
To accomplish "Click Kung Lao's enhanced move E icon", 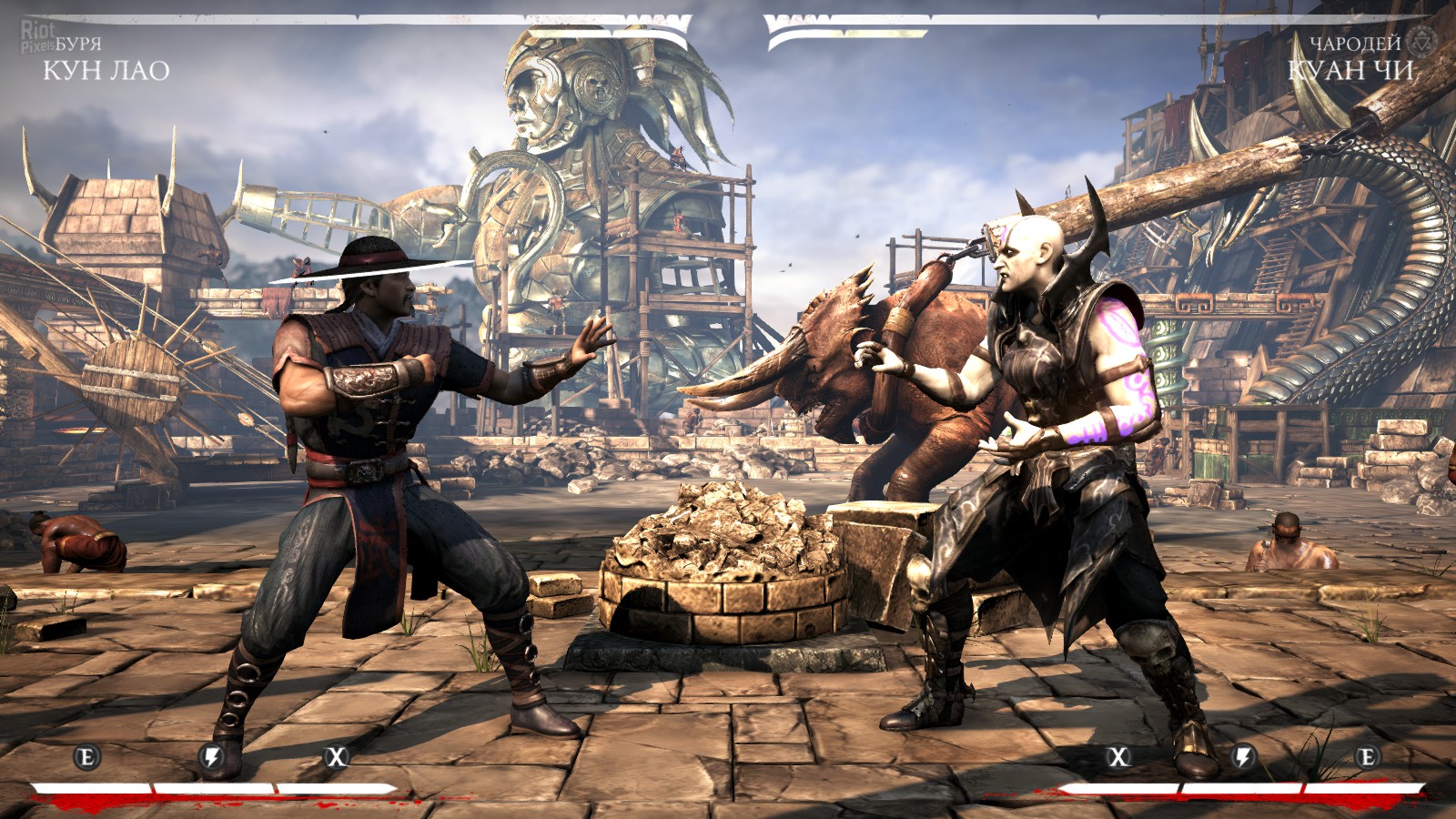I will 87,756.
